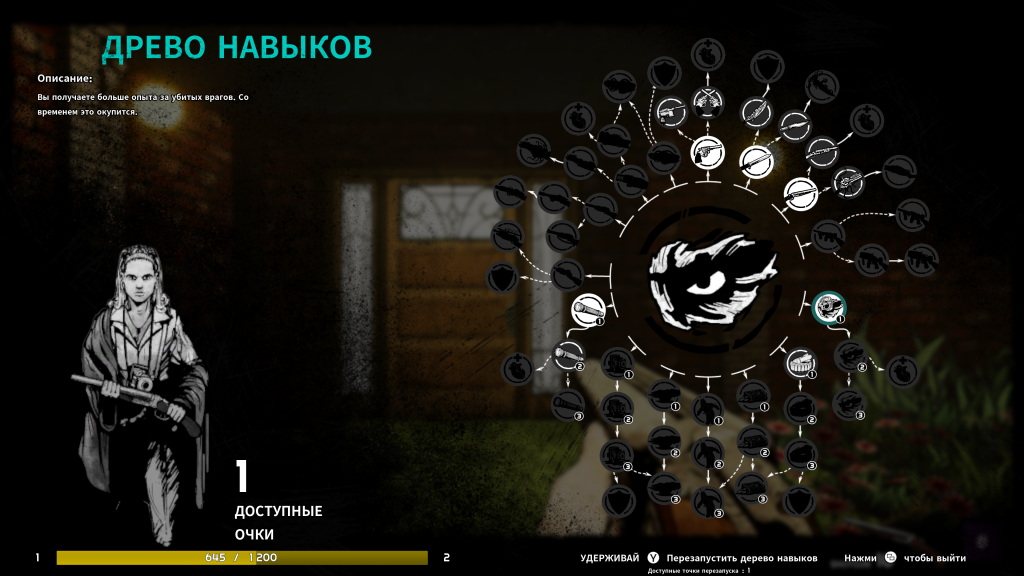Select the camera level 1 skill node
Viewport: 1024px width, 576px height.
pos(617,363)
